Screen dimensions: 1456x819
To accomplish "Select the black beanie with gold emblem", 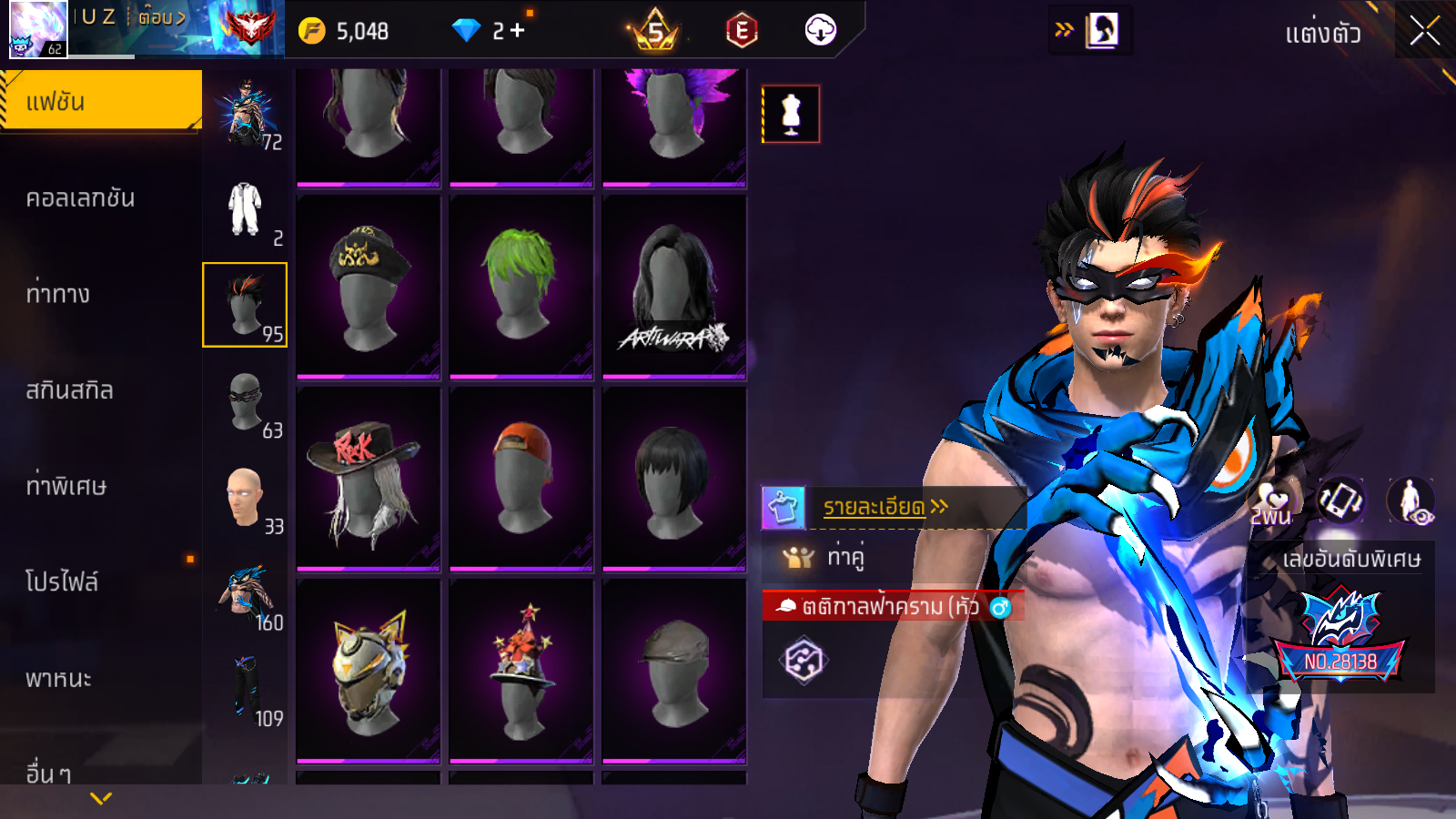I will pos(368,285).
